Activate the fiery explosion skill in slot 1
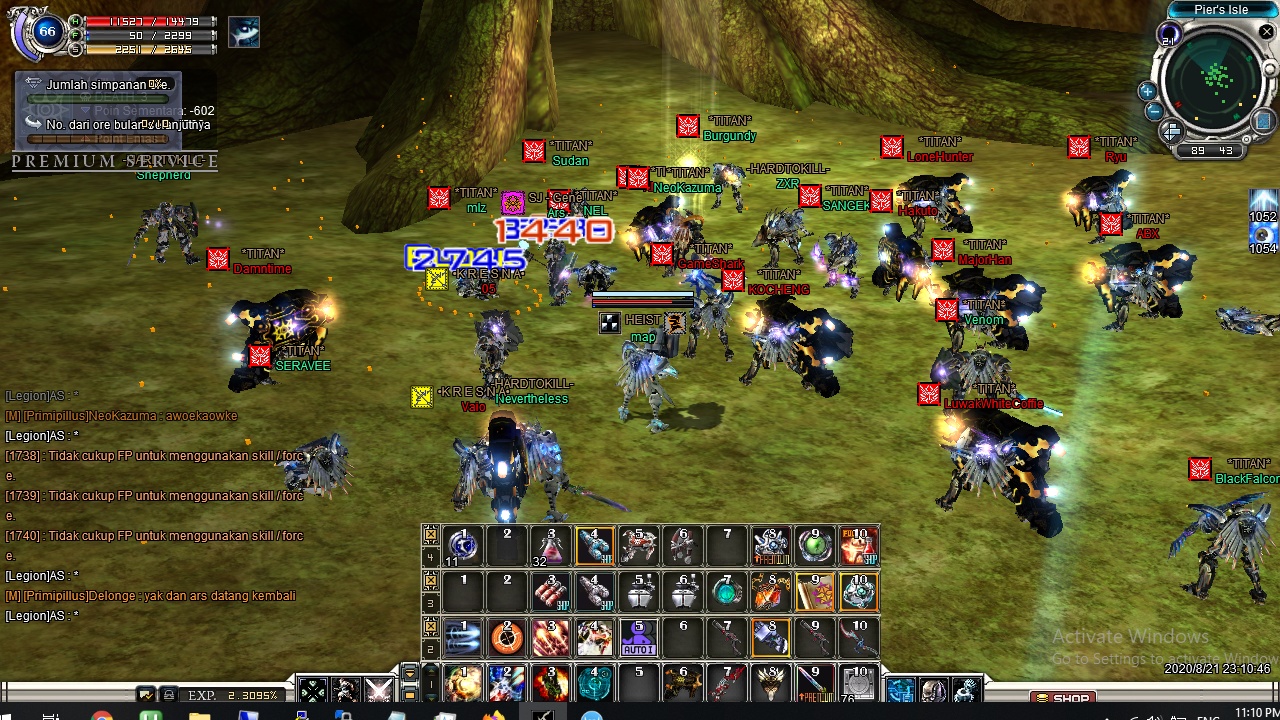The height and width of the screenshot is (720, 1280). point(463,684)
